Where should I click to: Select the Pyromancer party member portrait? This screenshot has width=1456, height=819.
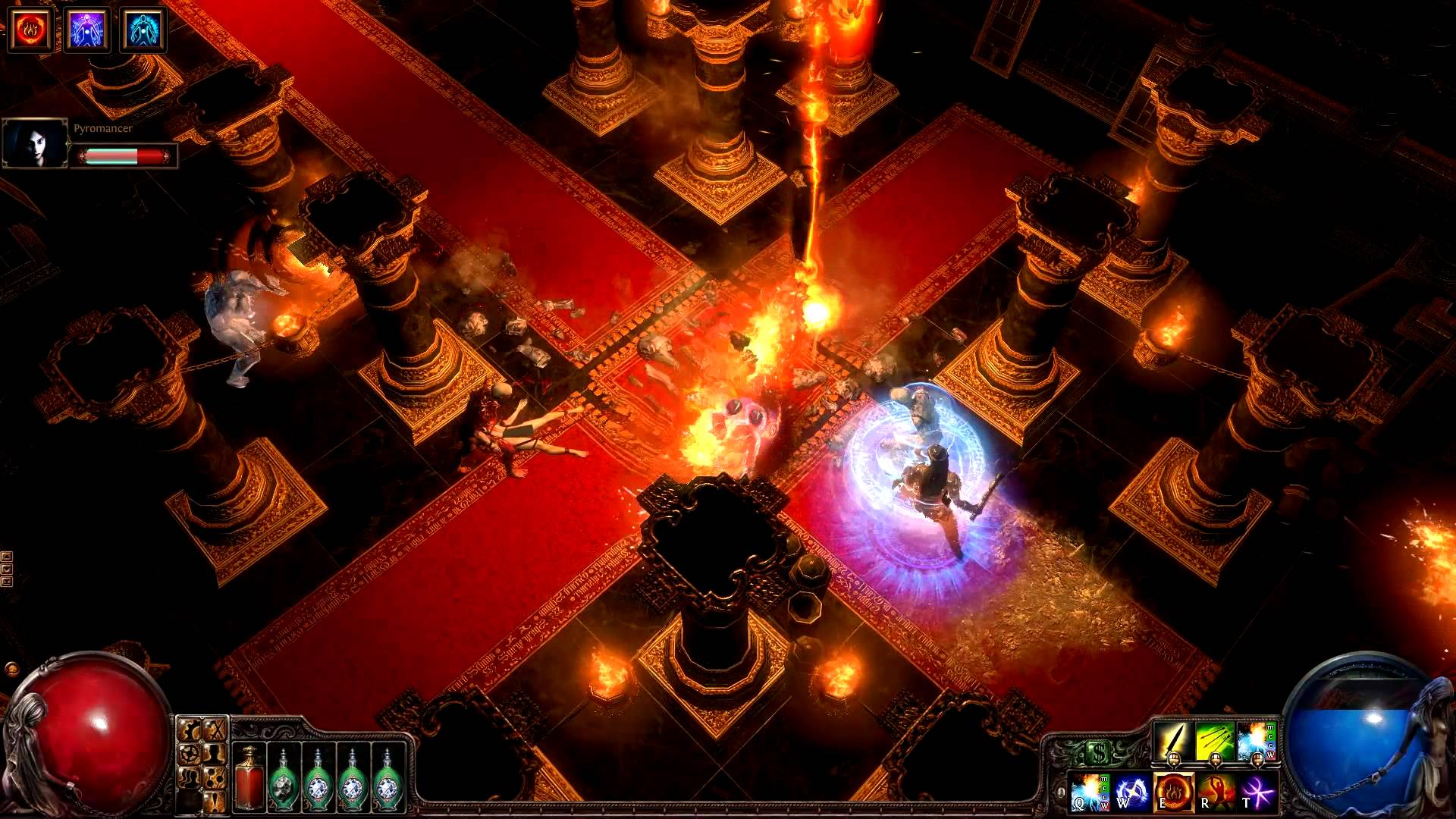pyautogui.click(x=35, y=143)
